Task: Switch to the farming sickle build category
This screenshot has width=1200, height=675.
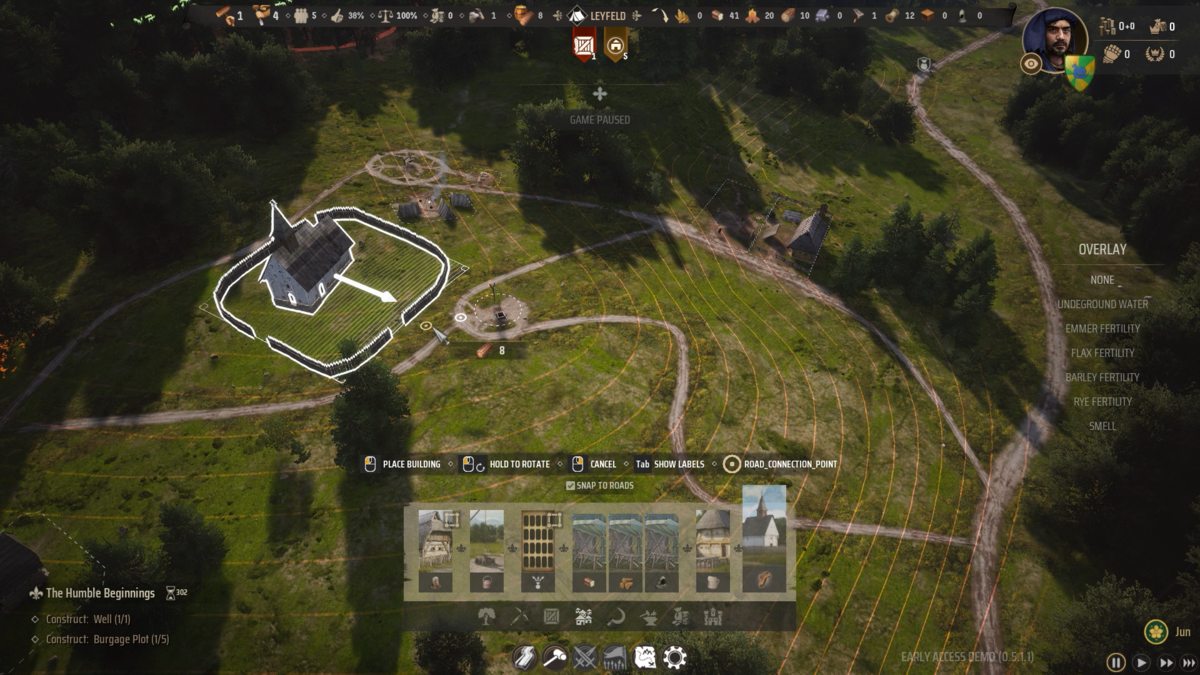Action: click(616, 617)
